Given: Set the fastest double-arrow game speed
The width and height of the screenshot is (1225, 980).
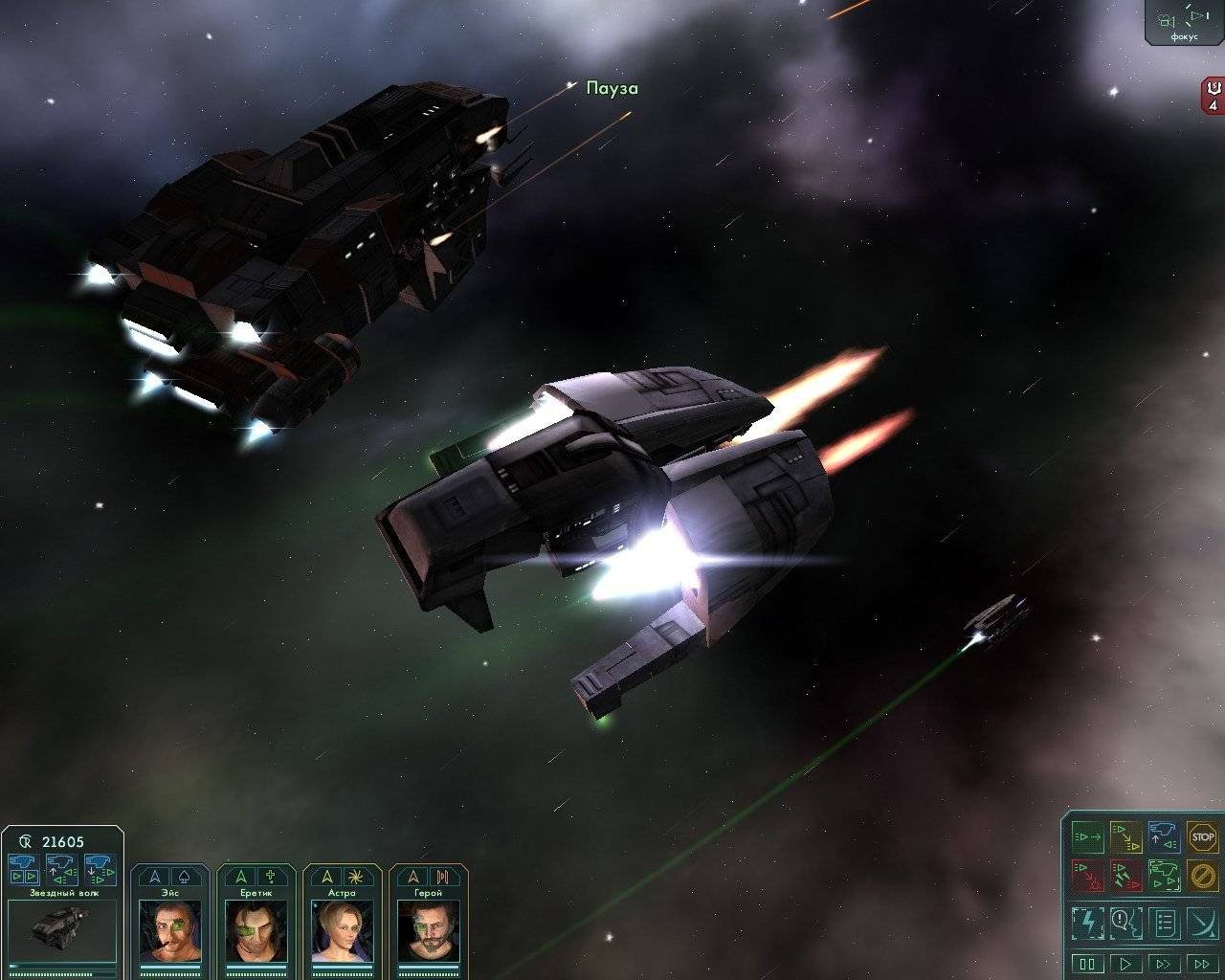Looking at the screenshot, I should (x=1202, y=964).
